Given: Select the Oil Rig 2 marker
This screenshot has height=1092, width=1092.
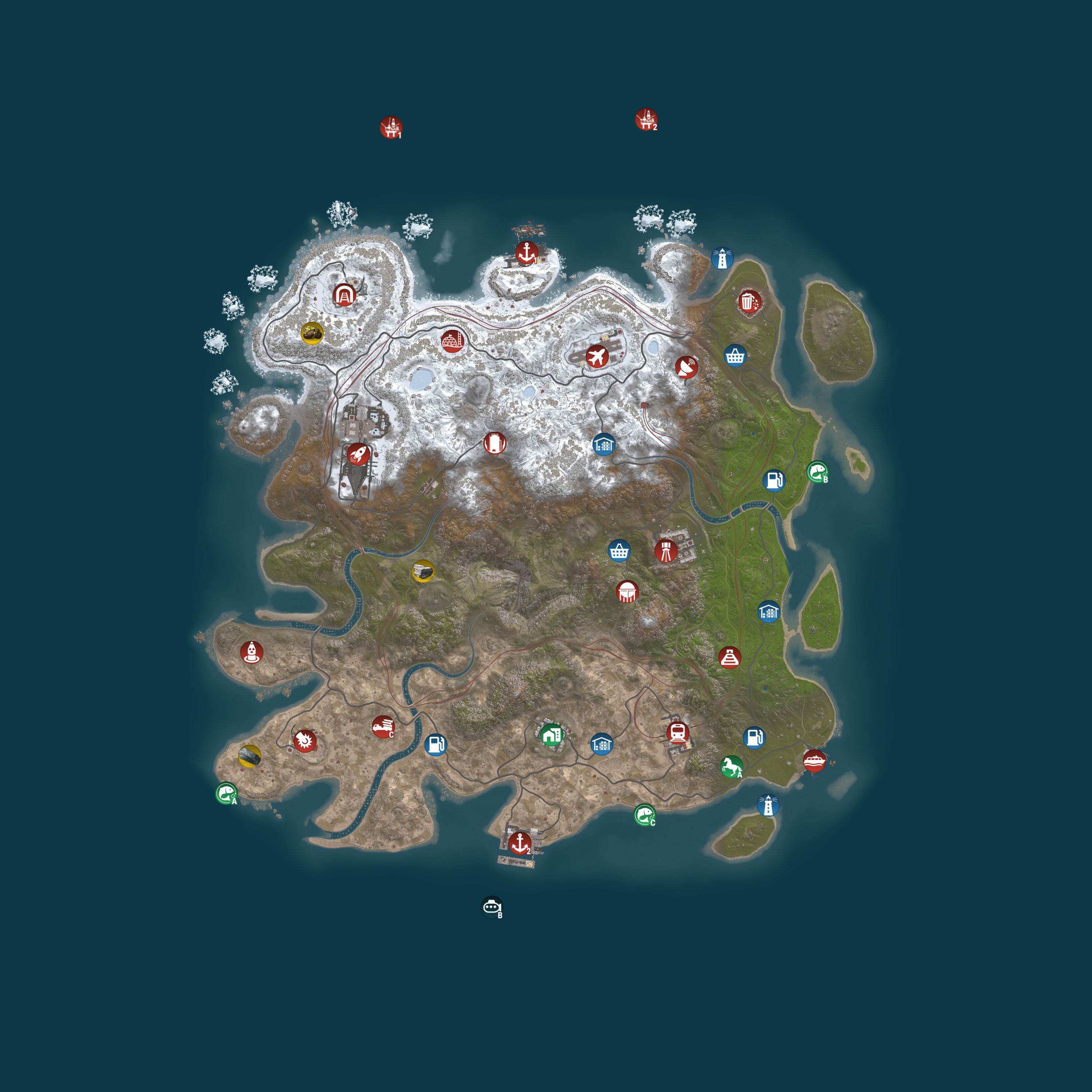Looking at the screenshot, I should pyautogui.click(x=646, y=120).
